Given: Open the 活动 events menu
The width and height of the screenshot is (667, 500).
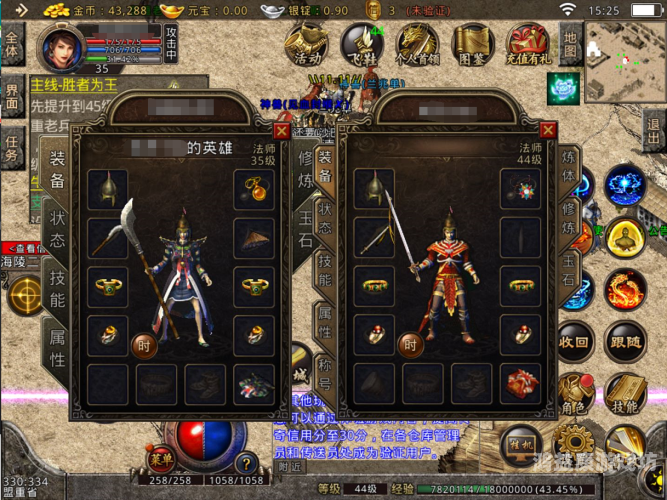Looking at the screenshot, I should (x=307, y=45).
